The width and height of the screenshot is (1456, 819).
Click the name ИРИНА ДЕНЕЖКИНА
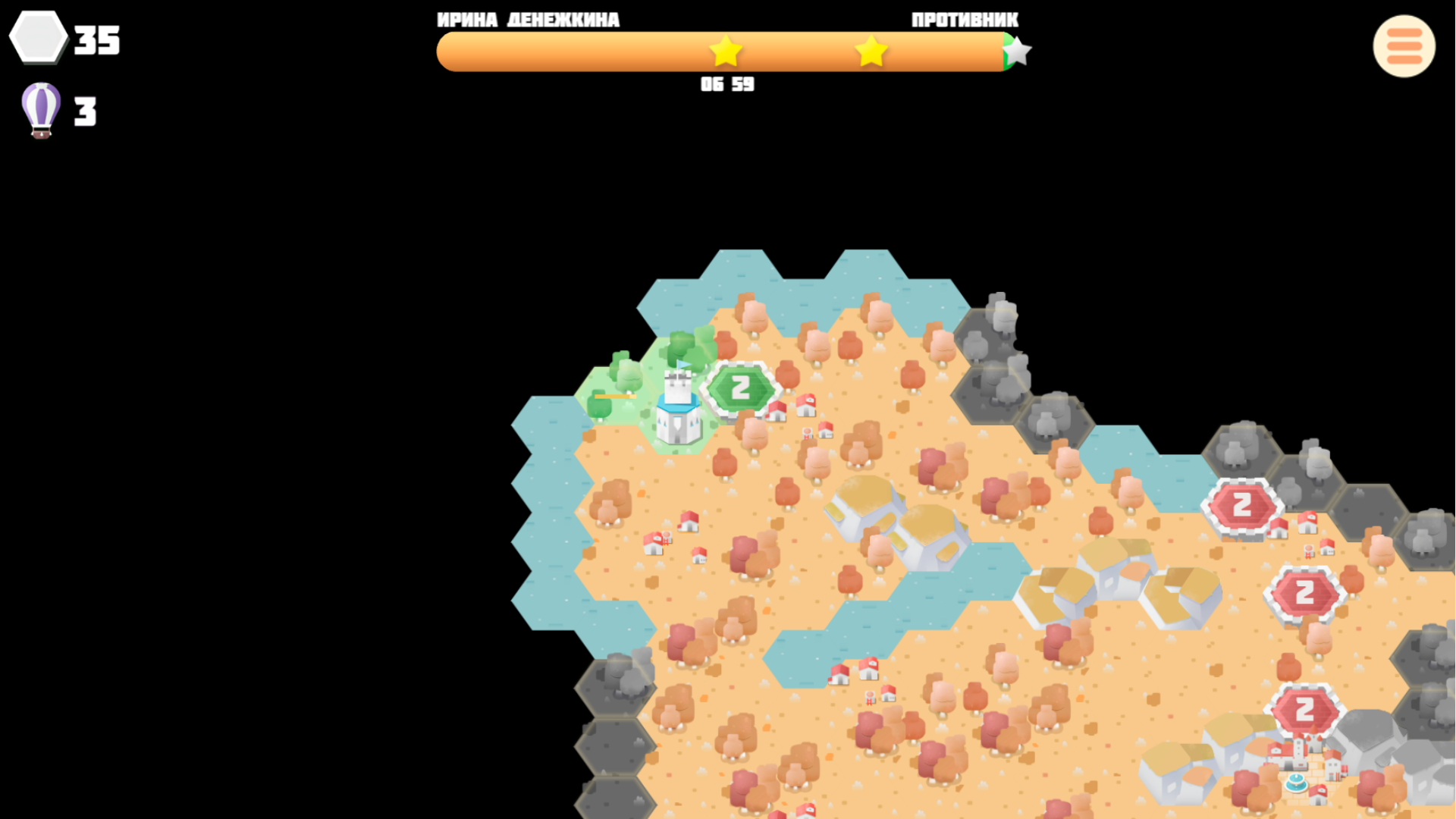[x=528, y=19]
